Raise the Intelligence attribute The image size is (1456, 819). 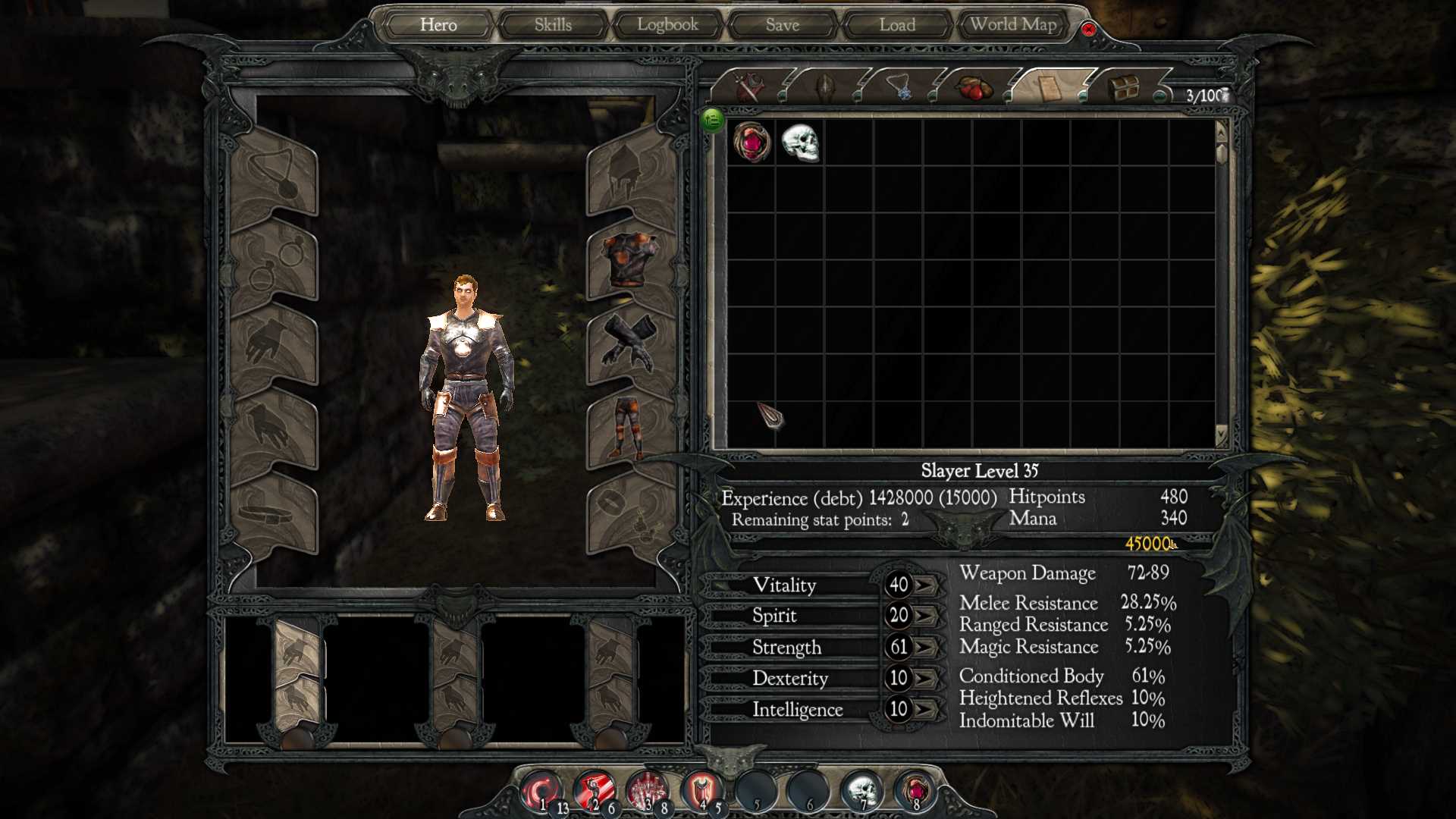point(924,710)
